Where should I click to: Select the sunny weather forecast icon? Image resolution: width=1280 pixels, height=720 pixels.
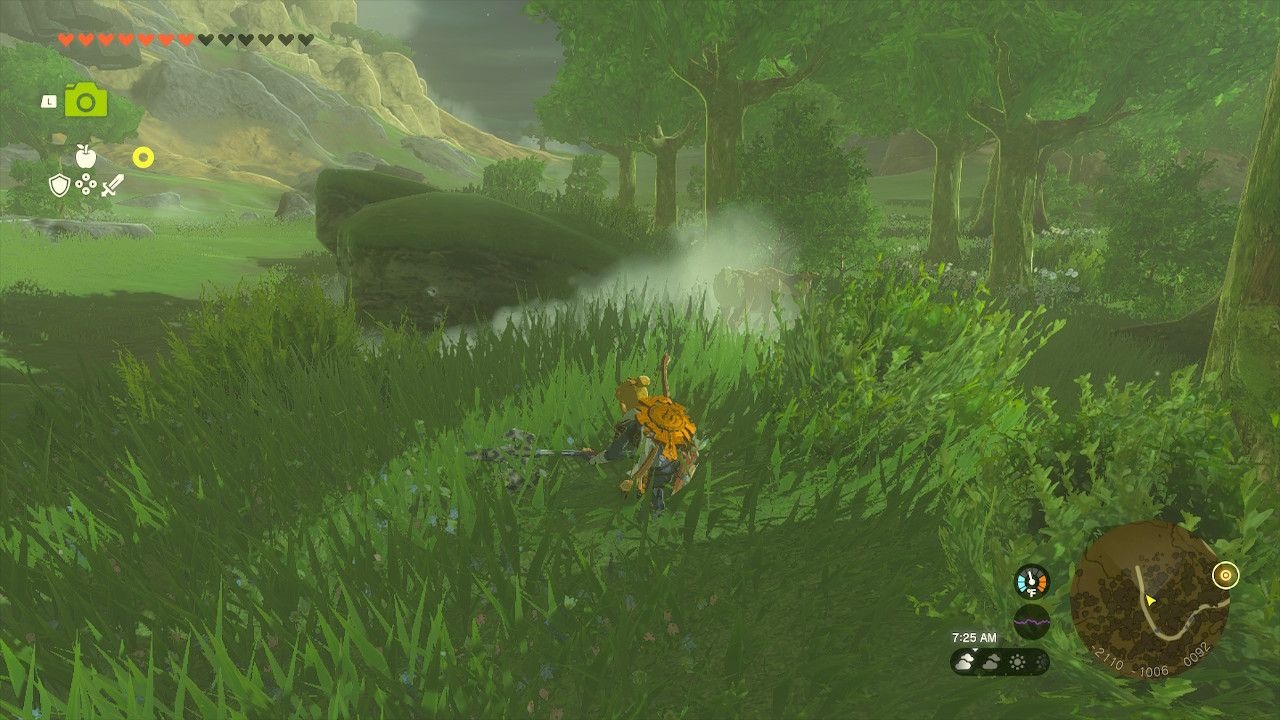(x=1017, y=662)
